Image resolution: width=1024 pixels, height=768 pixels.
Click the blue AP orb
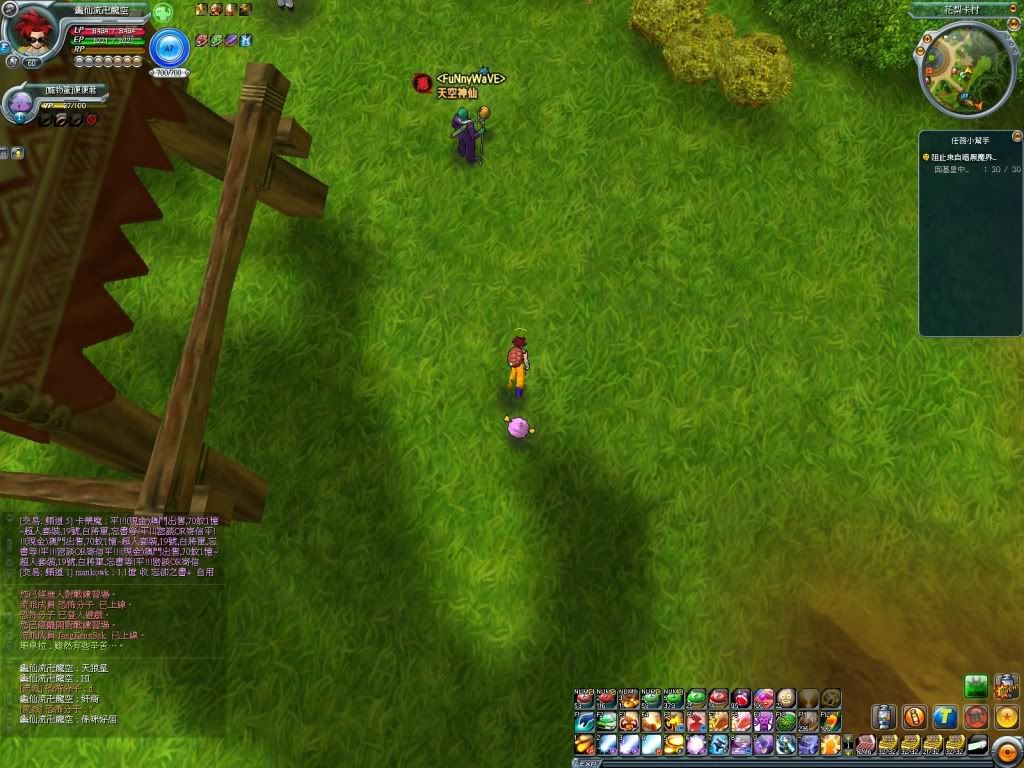pos(168,47)
